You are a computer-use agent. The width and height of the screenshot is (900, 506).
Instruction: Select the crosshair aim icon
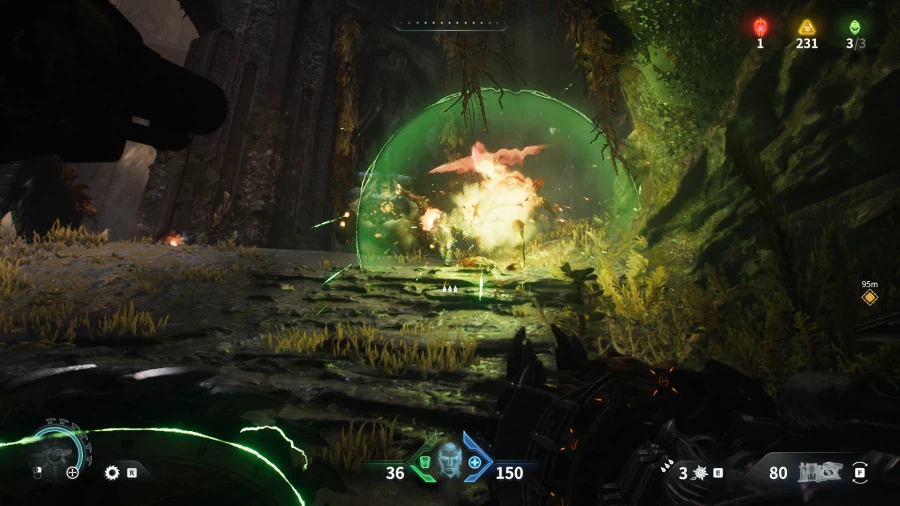[72, 472]
